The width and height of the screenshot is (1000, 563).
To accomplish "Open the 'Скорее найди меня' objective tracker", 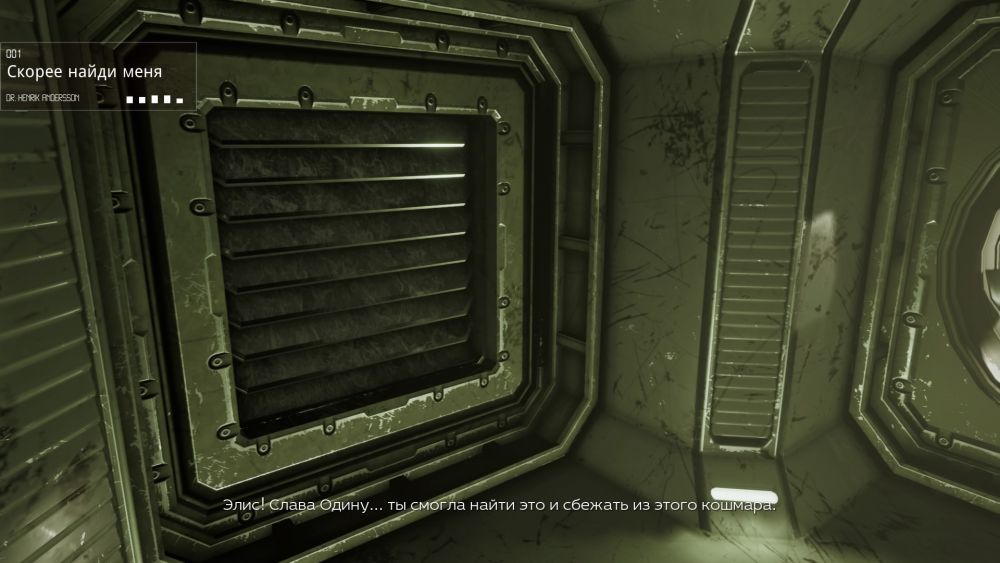I will pyautogui.click(x=84, y=73).
